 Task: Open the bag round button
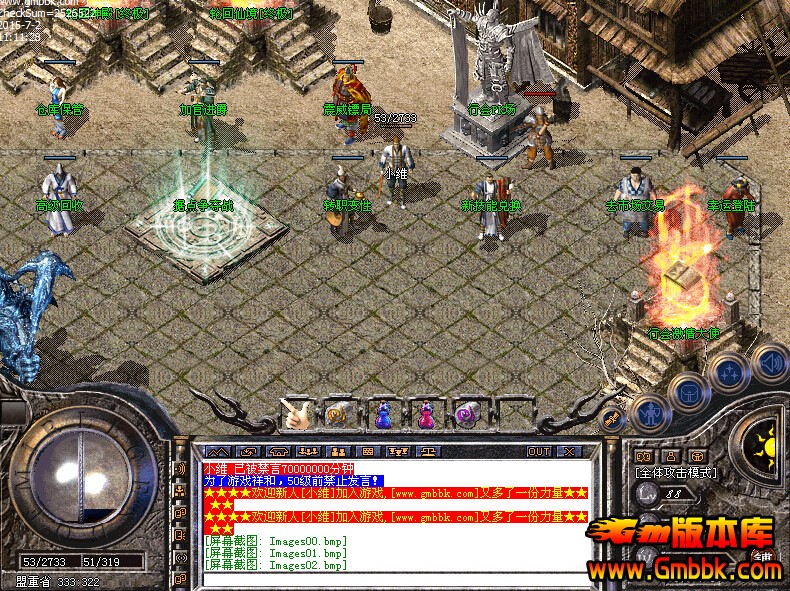pyautogui.click(x=689, y=389)
